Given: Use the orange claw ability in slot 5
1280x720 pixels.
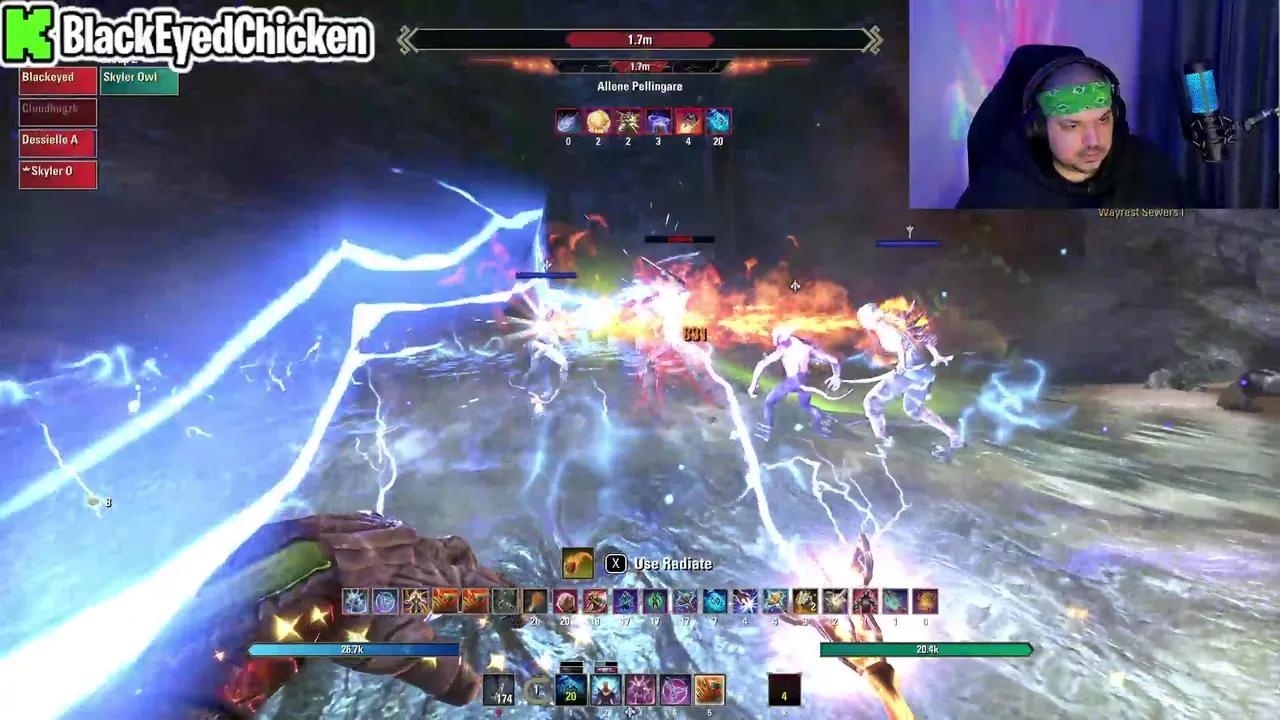Looking at the screenshot, I should 707,690.
